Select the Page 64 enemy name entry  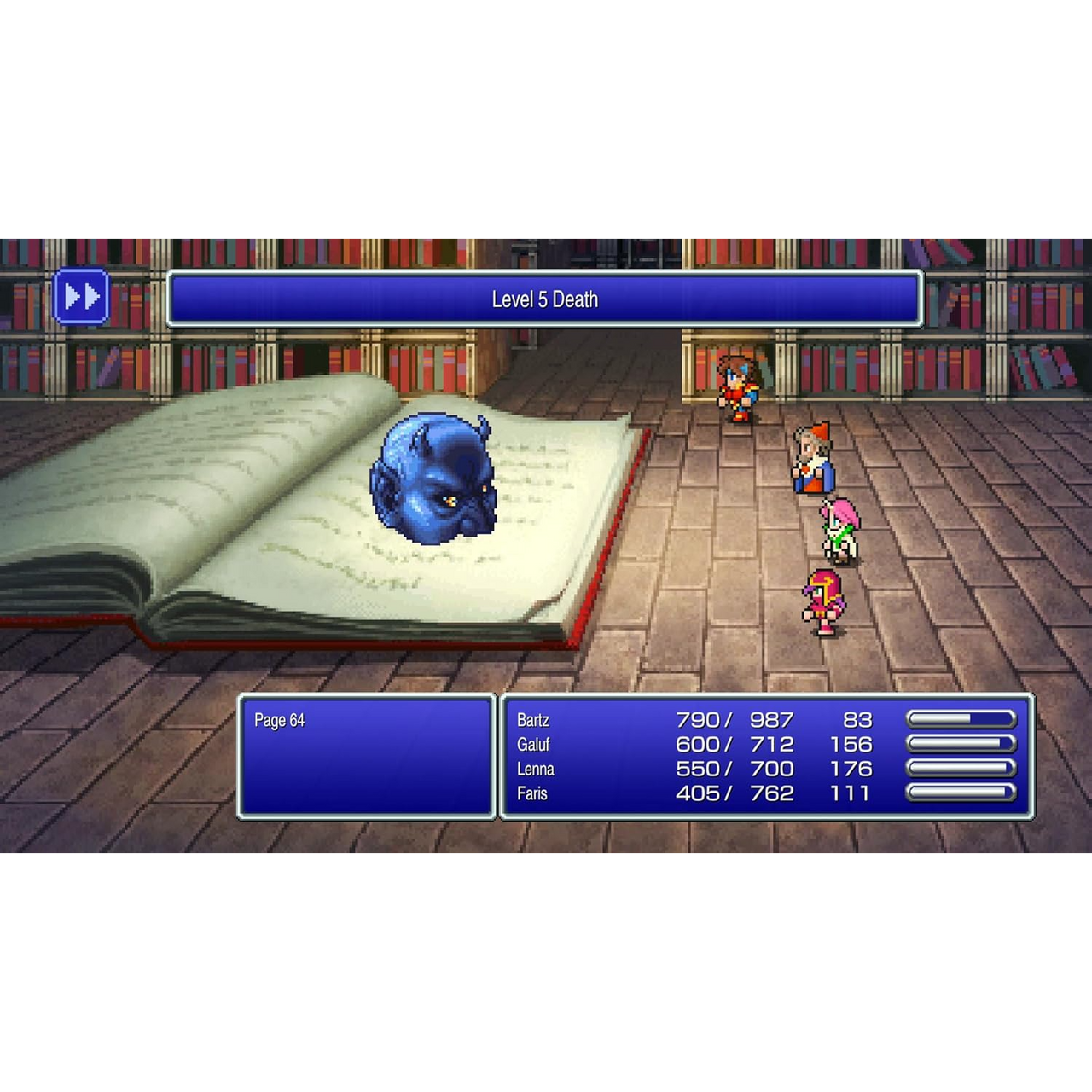pyautogui.click(x=280, y=721)
